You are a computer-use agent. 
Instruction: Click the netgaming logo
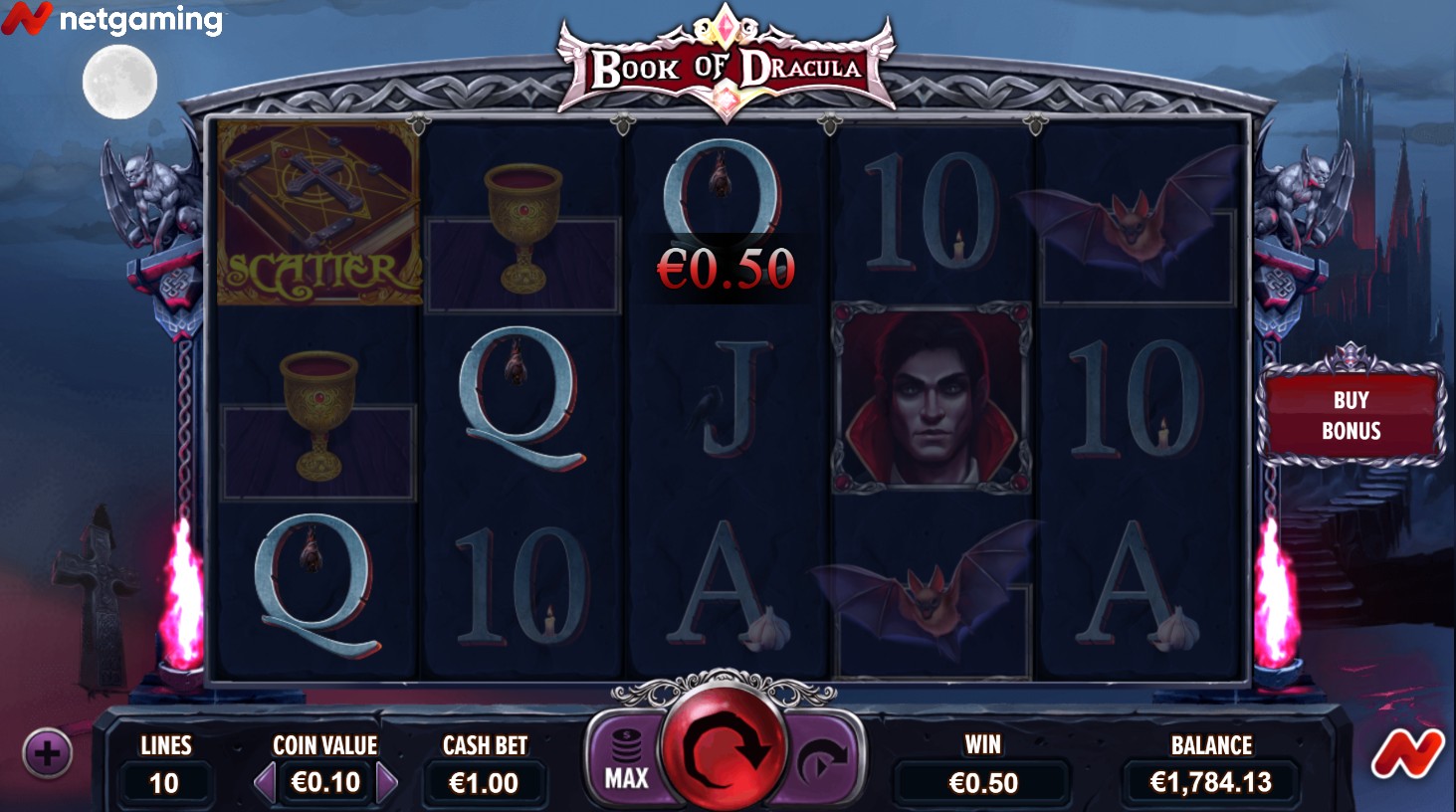[x=111, y=19]
